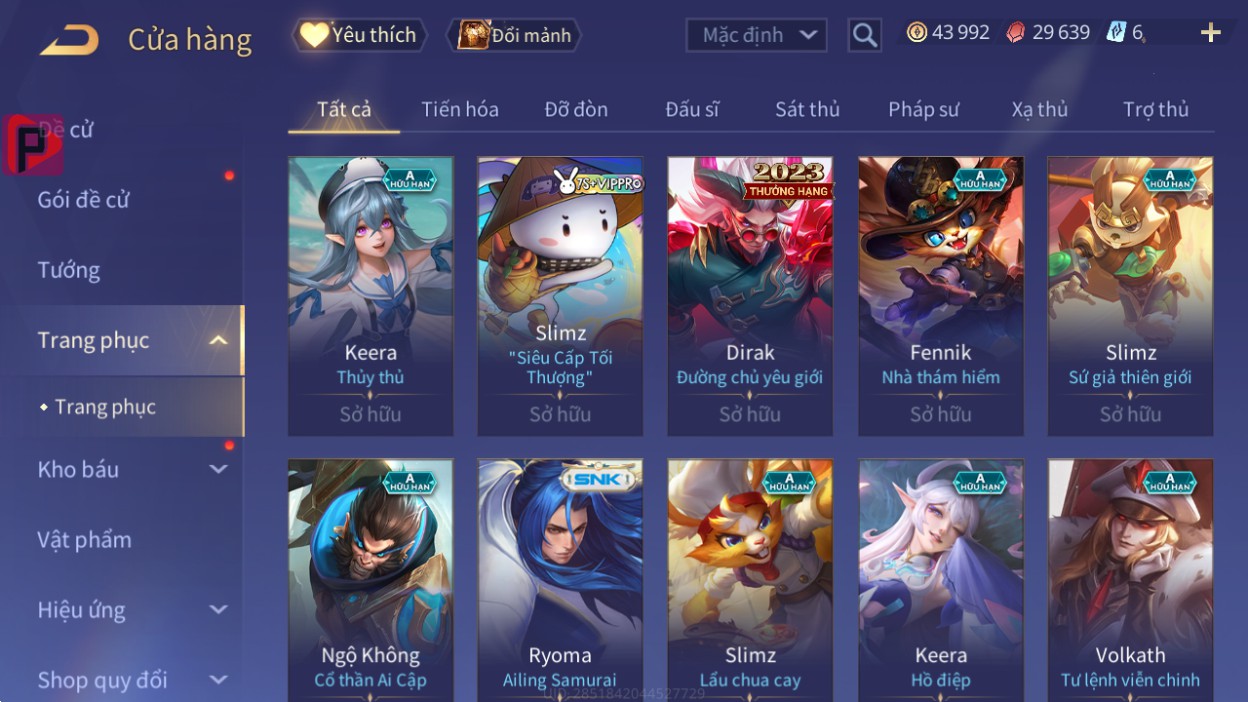Go back using the return arrow
Screen dimensions: 1248x702
tap(69, 40)
